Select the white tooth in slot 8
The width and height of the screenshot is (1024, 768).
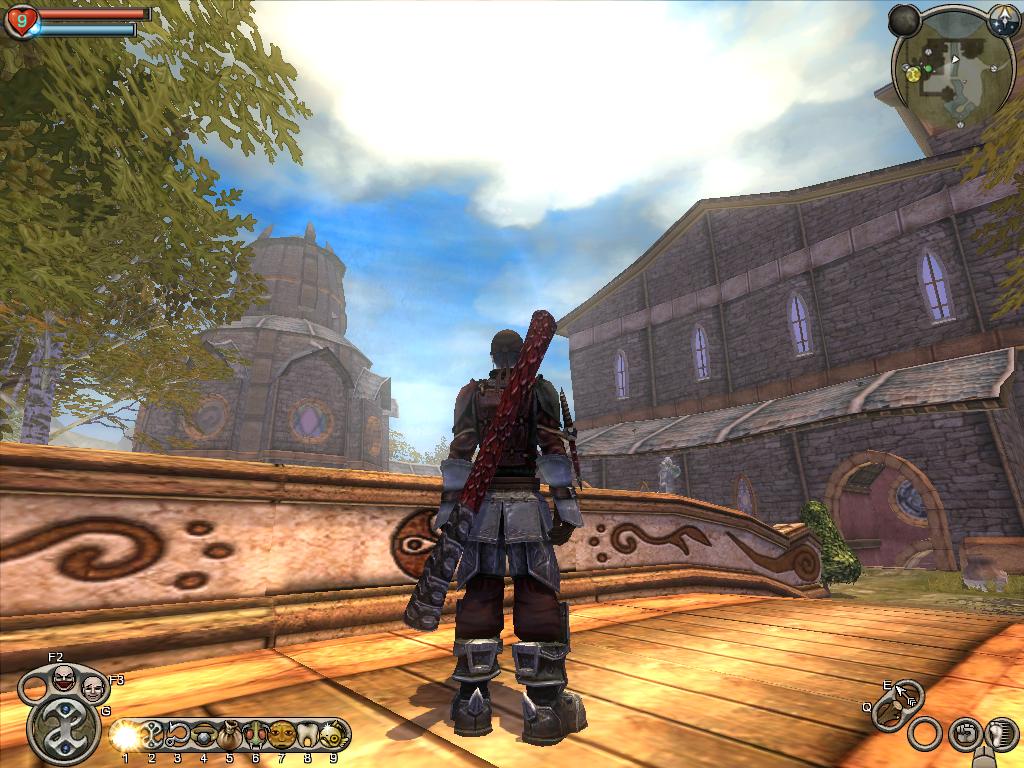[x=308, y=736]
